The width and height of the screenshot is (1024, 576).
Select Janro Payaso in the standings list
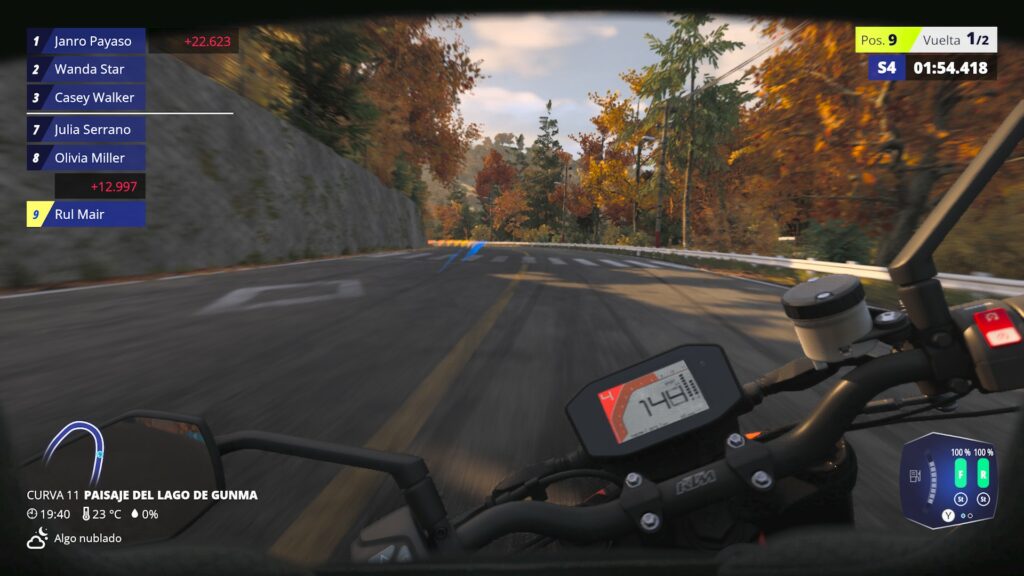pyautogui.click(x=87, y=41)
